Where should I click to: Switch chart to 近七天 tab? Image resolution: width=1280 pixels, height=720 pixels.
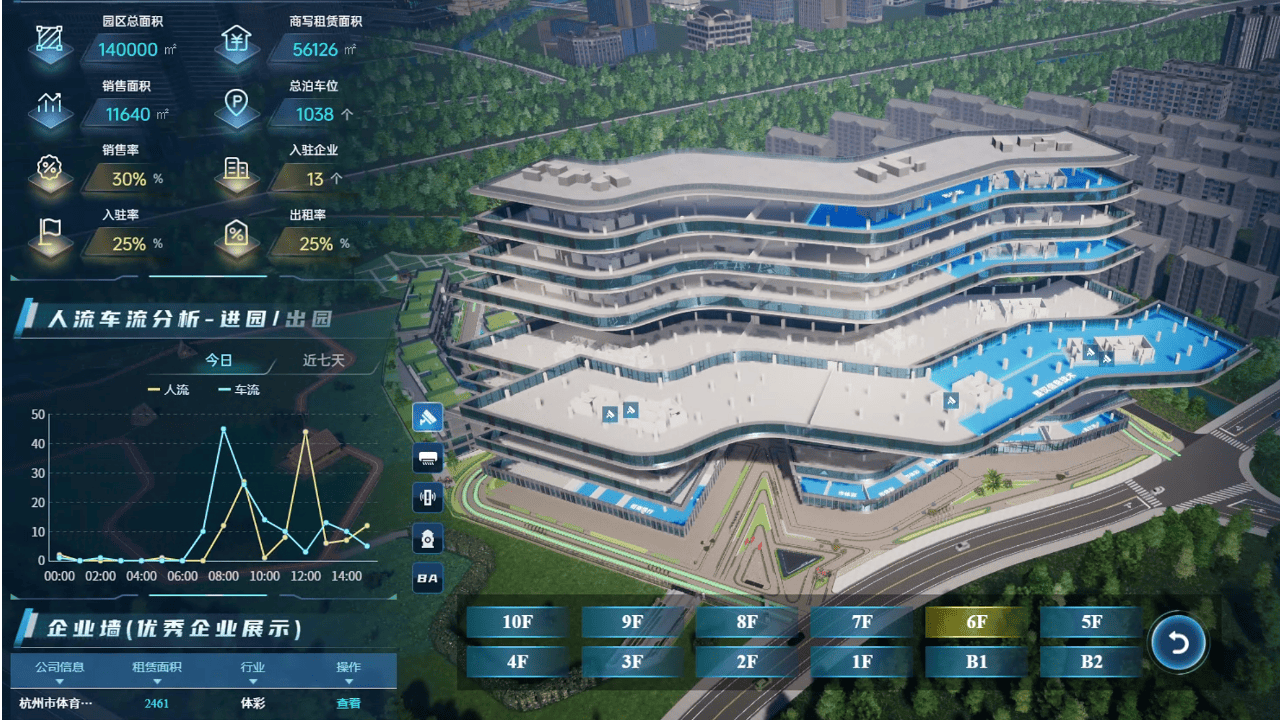click(x=324, y=360)
